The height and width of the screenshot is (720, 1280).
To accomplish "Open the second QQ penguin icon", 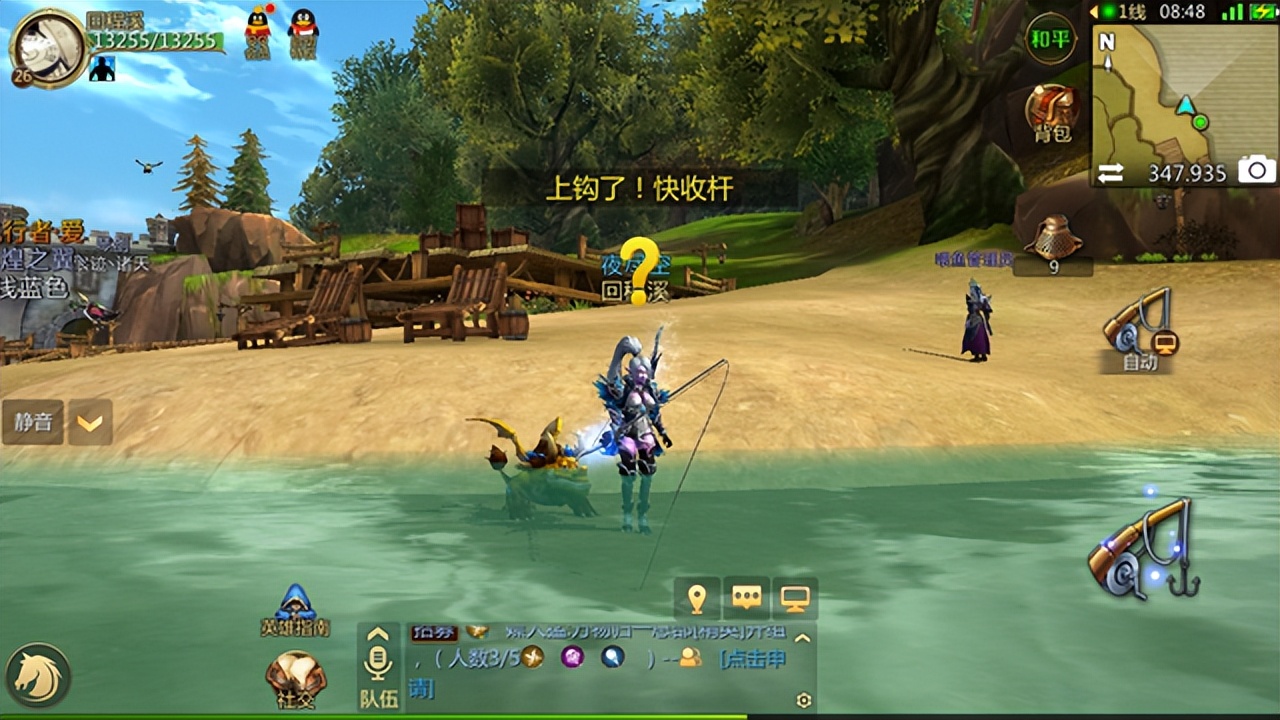I will (303, 30).
